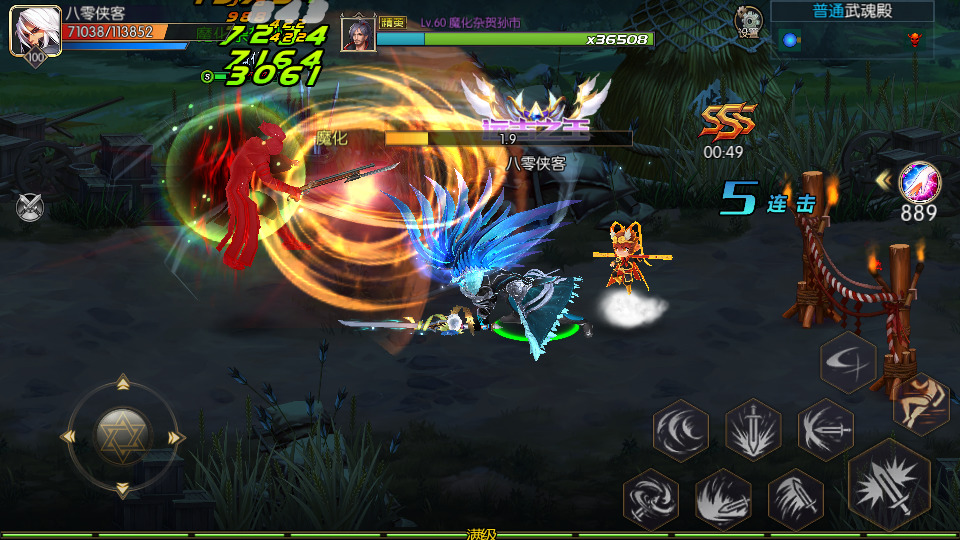Viewport: 960px width, 540px height.
Task: Tap the virtual joystick hexagram pad
Action: click(x=122, y=435)
